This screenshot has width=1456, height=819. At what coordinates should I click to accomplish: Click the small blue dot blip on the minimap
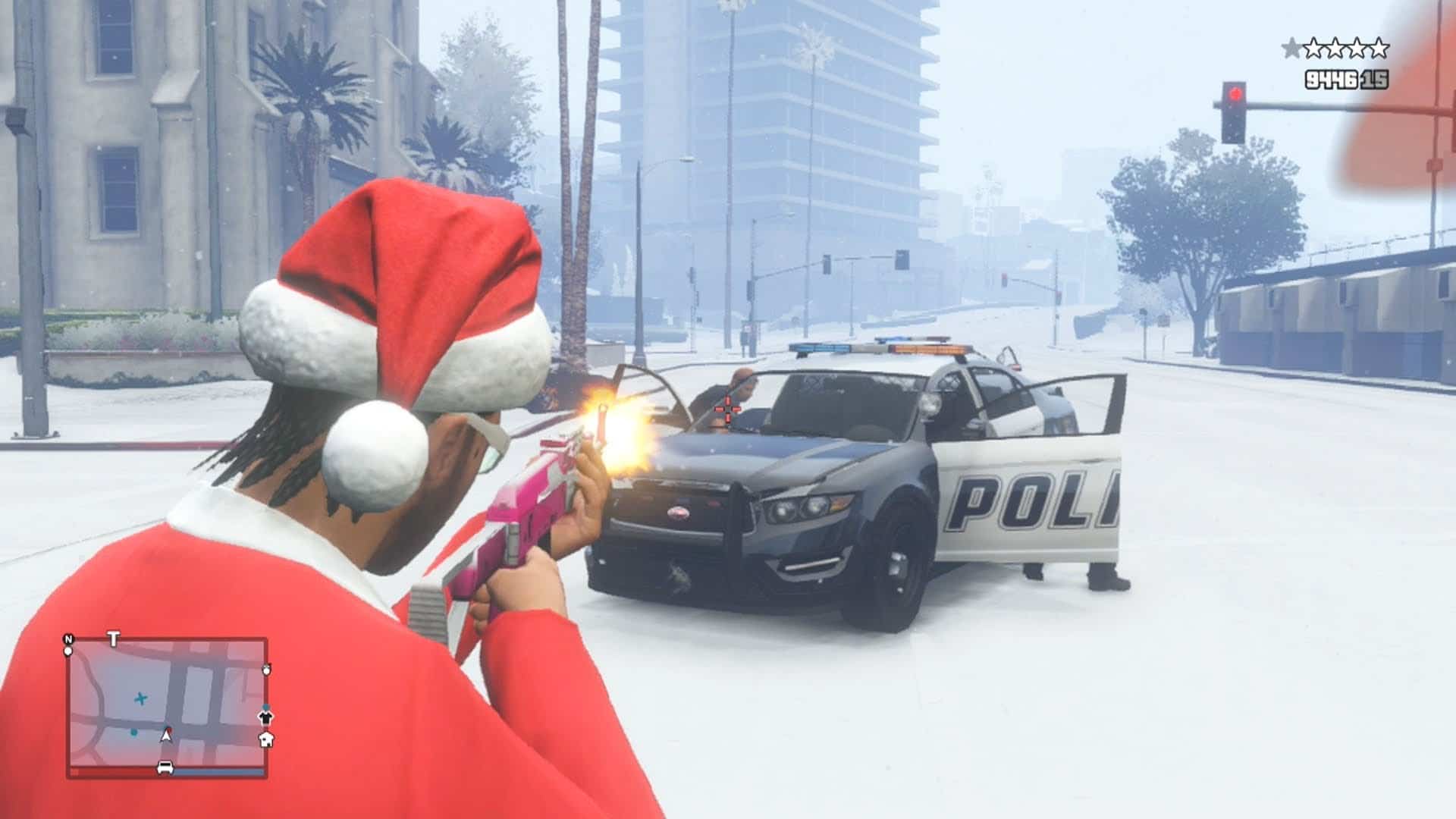(x=133, y=733)
